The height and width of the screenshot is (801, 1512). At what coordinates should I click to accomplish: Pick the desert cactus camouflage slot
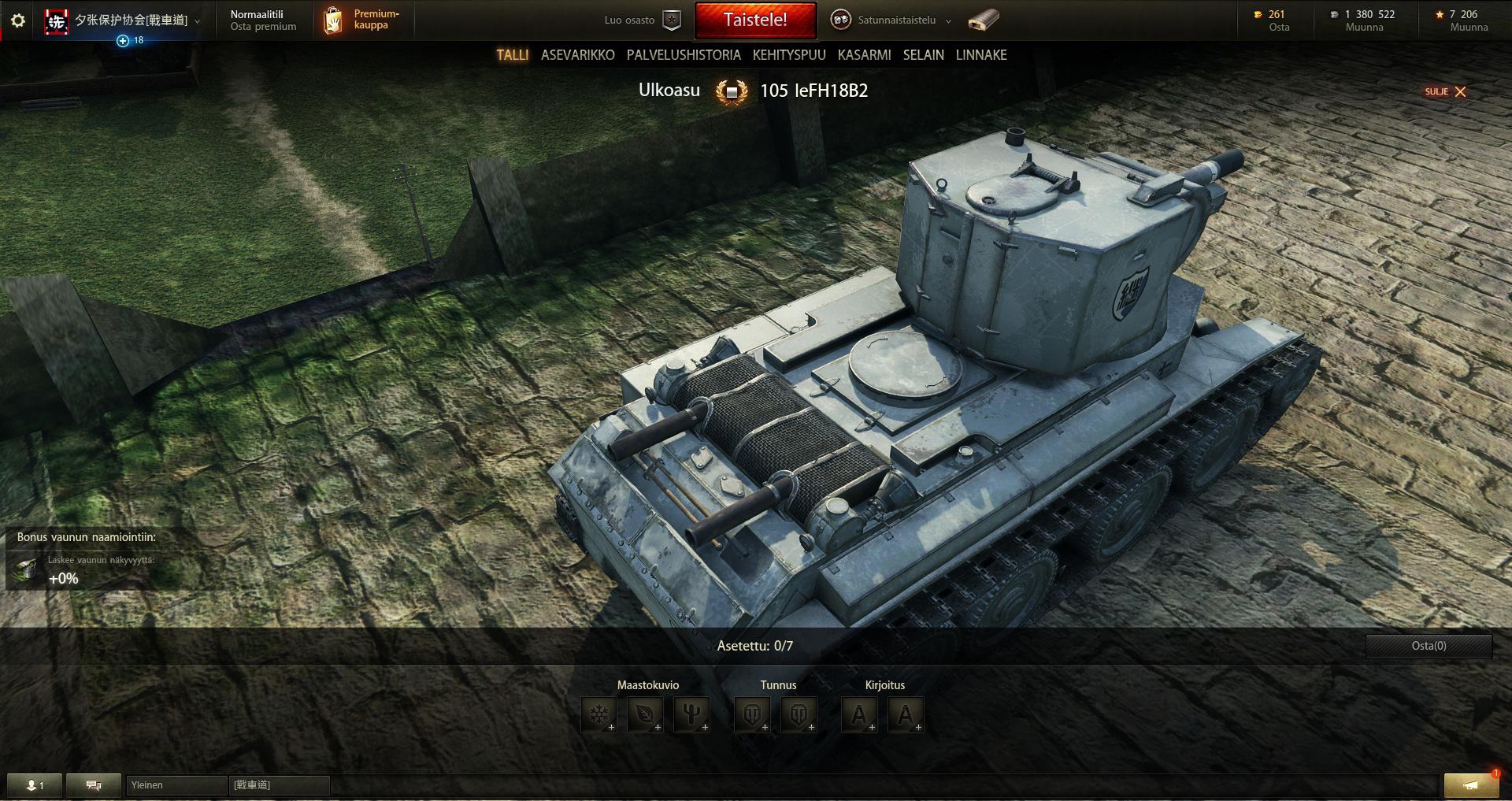pos(691,715)
